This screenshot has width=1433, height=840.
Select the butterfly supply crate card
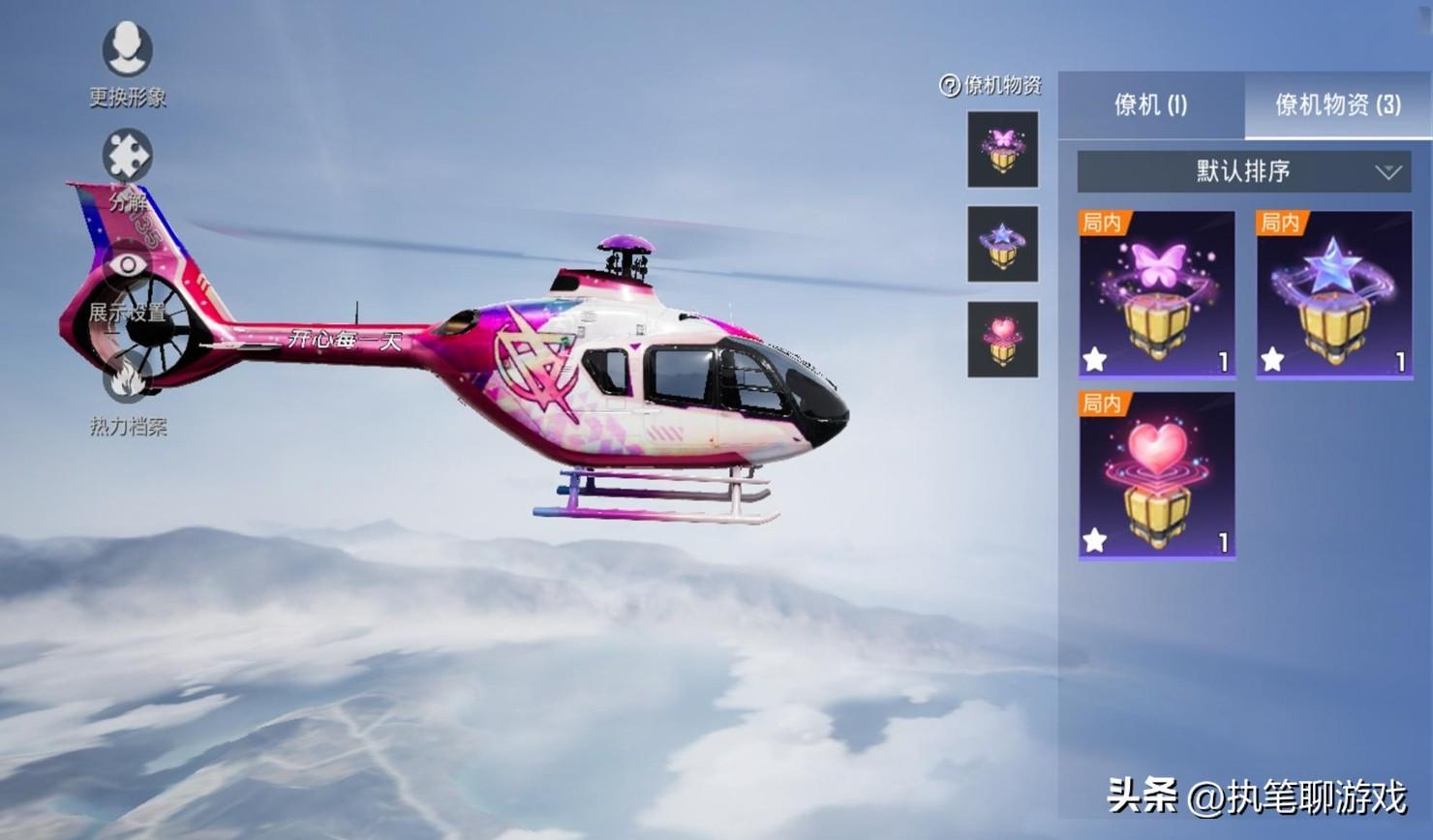coord(1157,293)
